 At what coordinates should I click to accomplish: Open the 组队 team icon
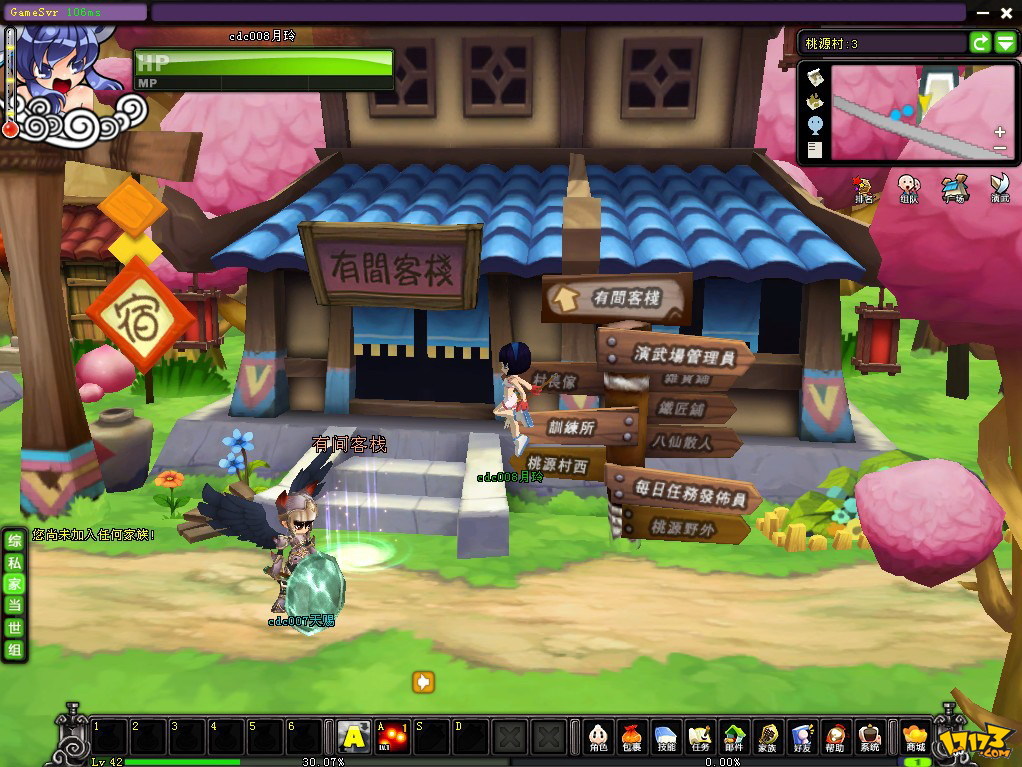click(908, 187)
